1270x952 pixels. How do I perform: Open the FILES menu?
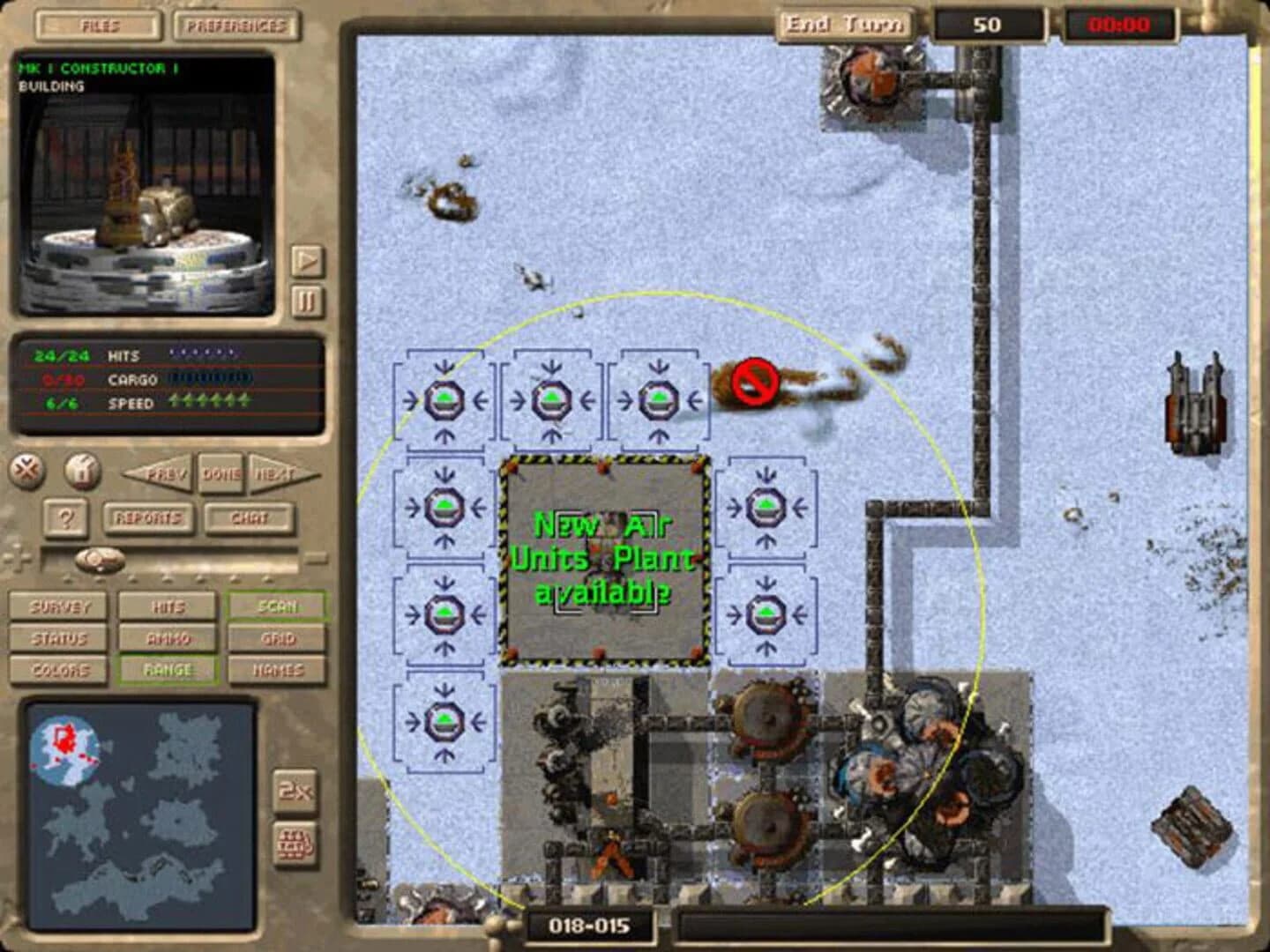(97, 24)
